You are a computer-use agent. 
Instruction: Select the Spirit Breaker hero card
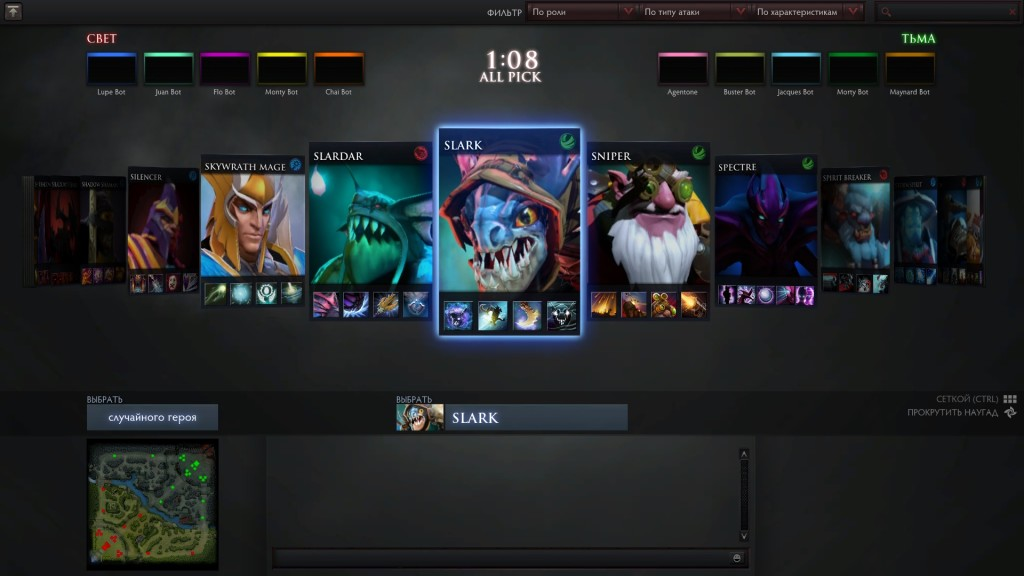coord(855,228)
